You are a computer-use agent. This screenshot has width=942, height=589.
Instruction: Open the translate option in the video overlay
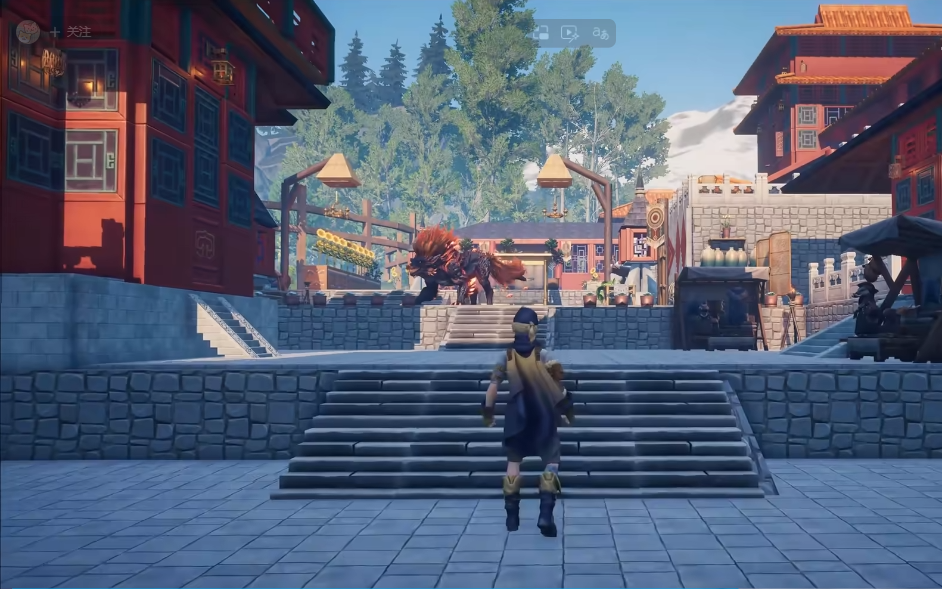[599, 33]
